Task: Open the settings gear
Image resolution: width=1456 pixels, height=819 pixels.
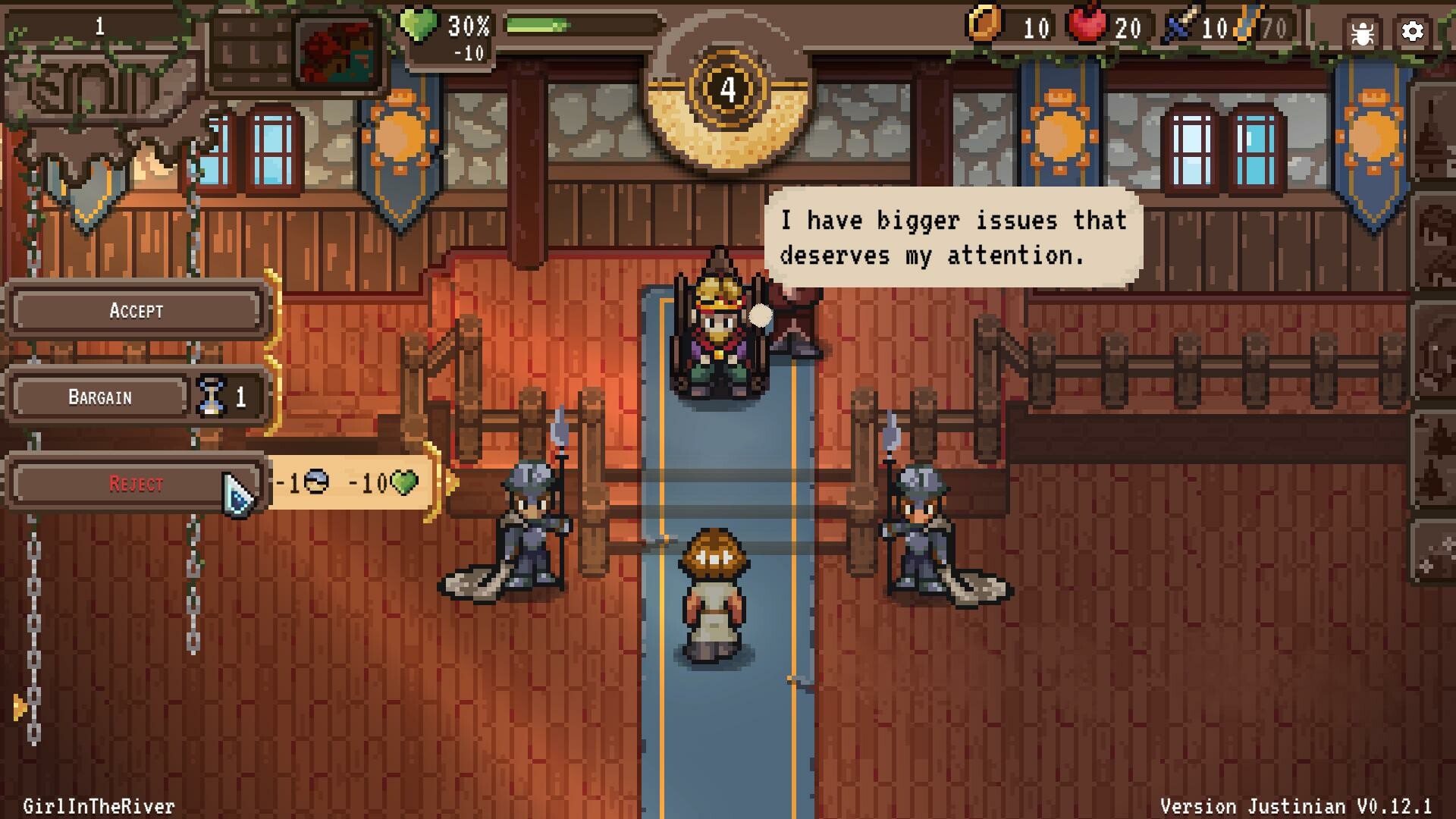Action: [1411, 32]
